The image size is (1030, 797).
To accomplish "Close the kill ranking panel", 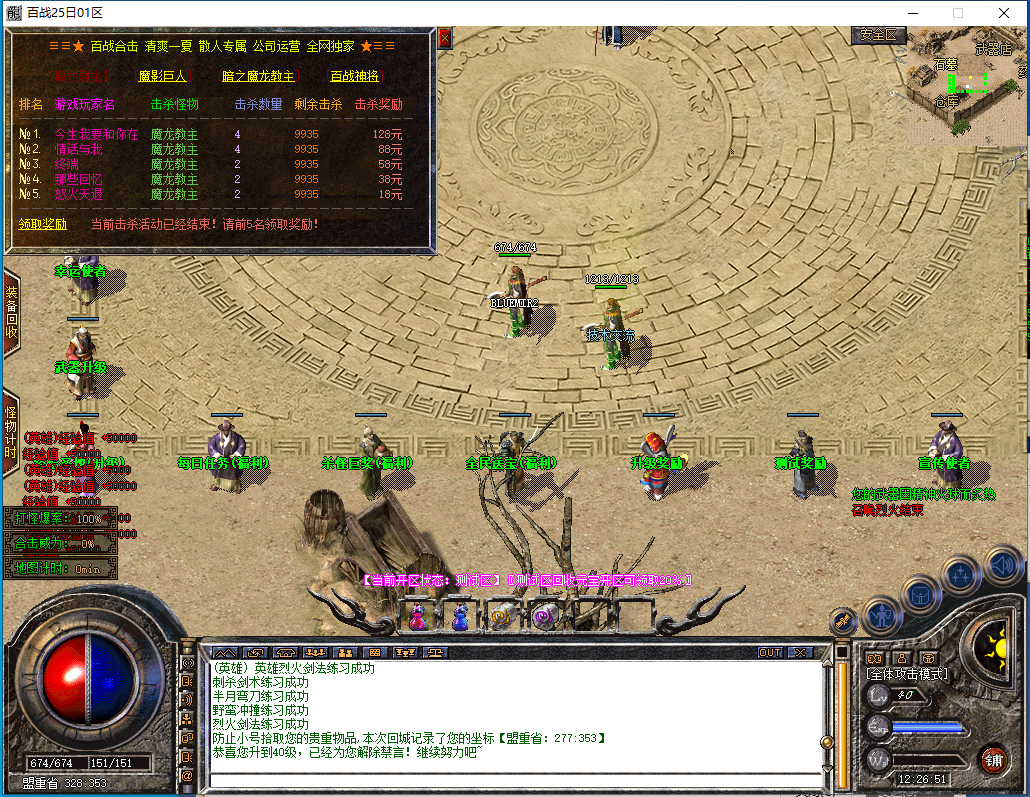I will (x=445, y=39).
